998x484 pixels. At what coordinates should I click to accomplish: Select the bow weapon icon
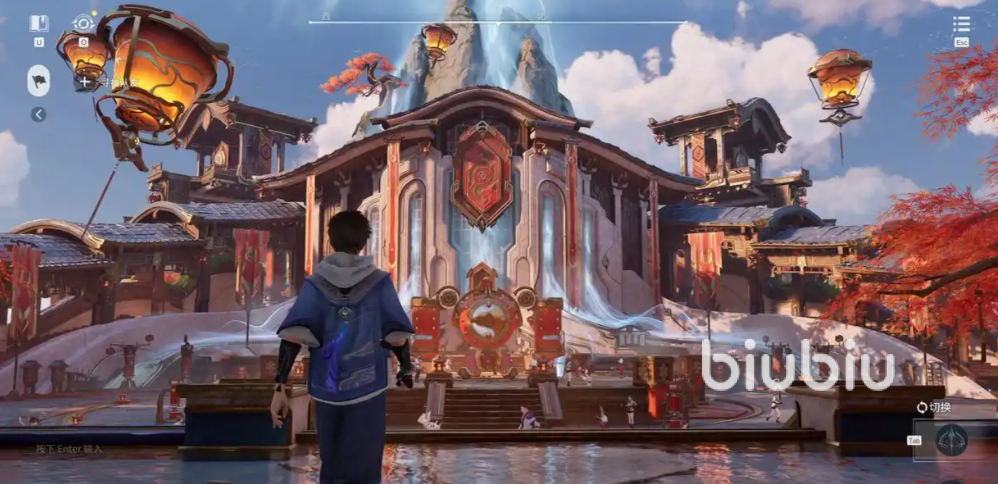951,440
